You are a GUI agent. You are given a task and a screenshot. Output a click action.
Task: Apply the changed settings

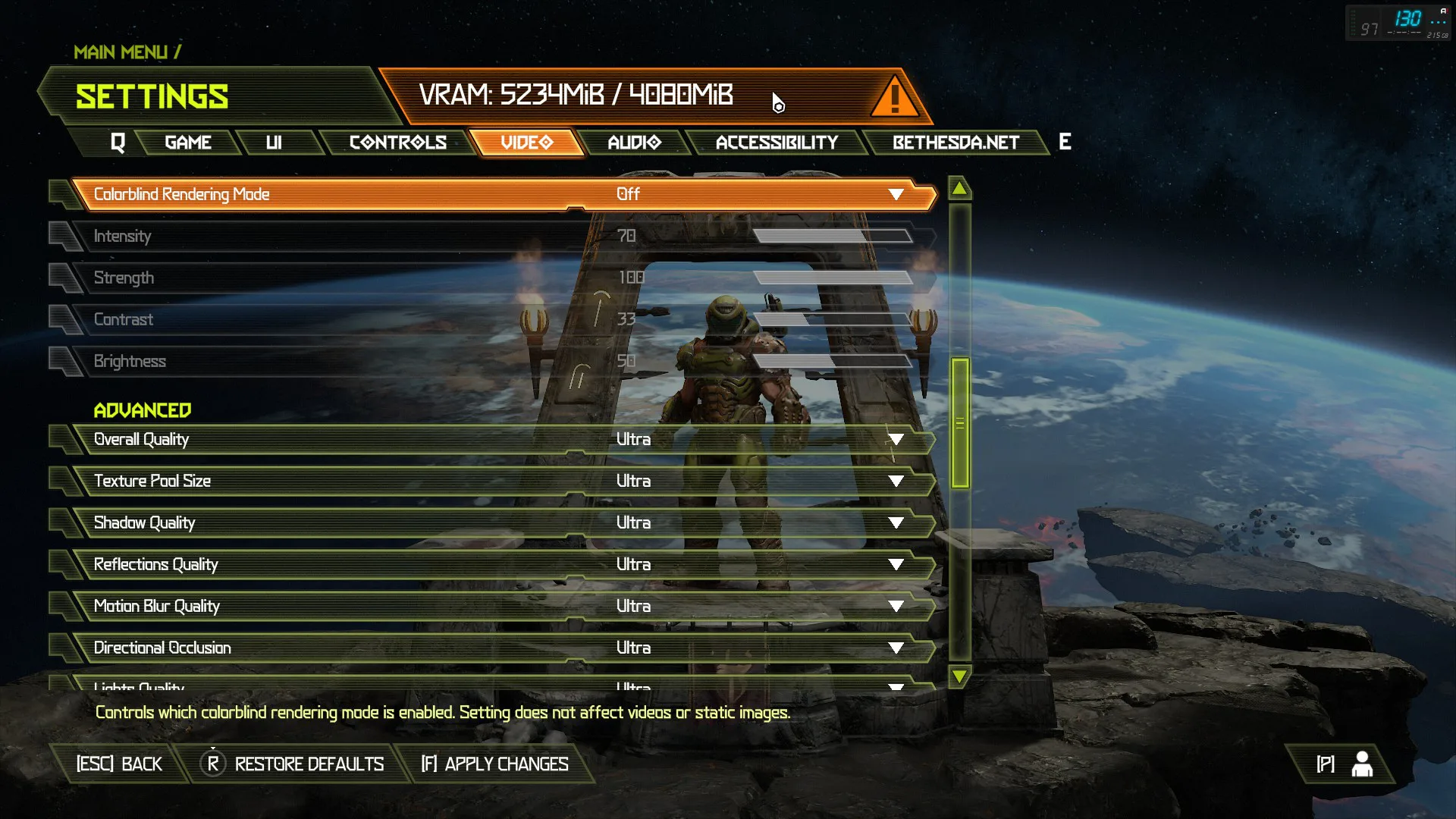click(495, 764)
